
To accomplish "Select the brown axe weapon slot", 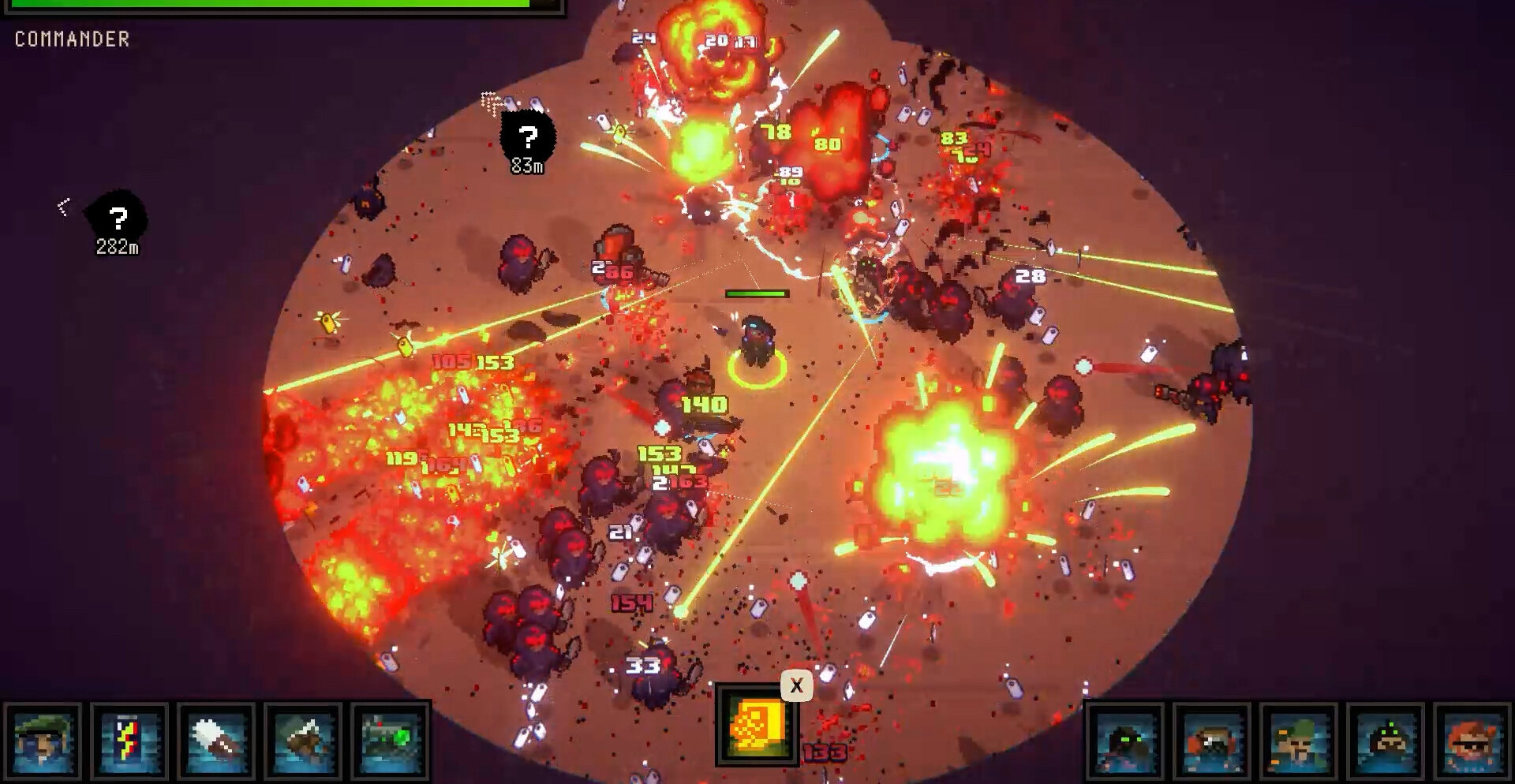I will tap(303, 741).
